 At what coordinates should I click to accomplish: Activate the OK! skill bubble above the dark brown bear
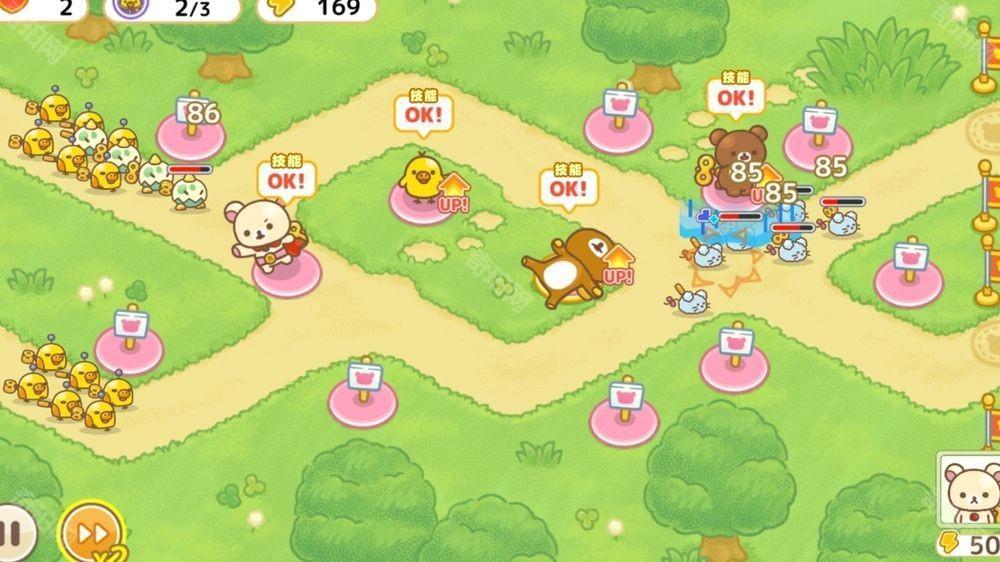[x=736, y=96]
